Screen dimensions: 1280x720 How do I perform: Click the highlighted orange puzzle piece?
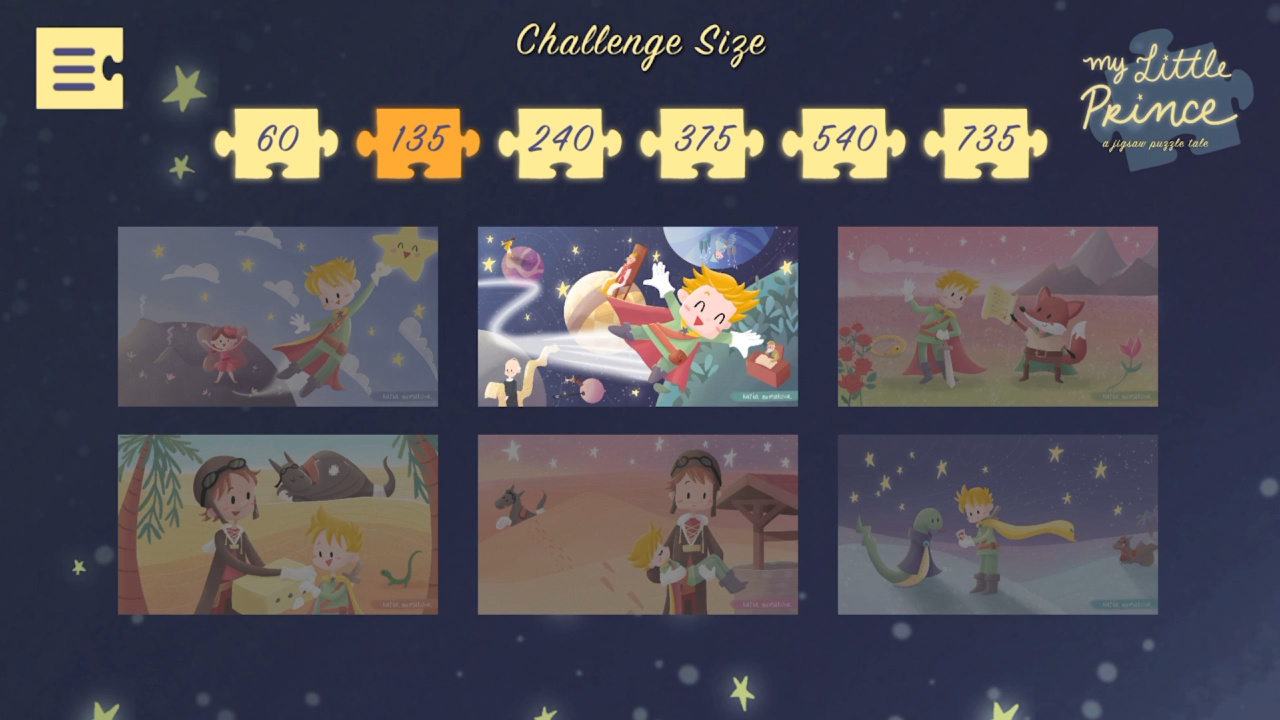(x=417, y=140)
